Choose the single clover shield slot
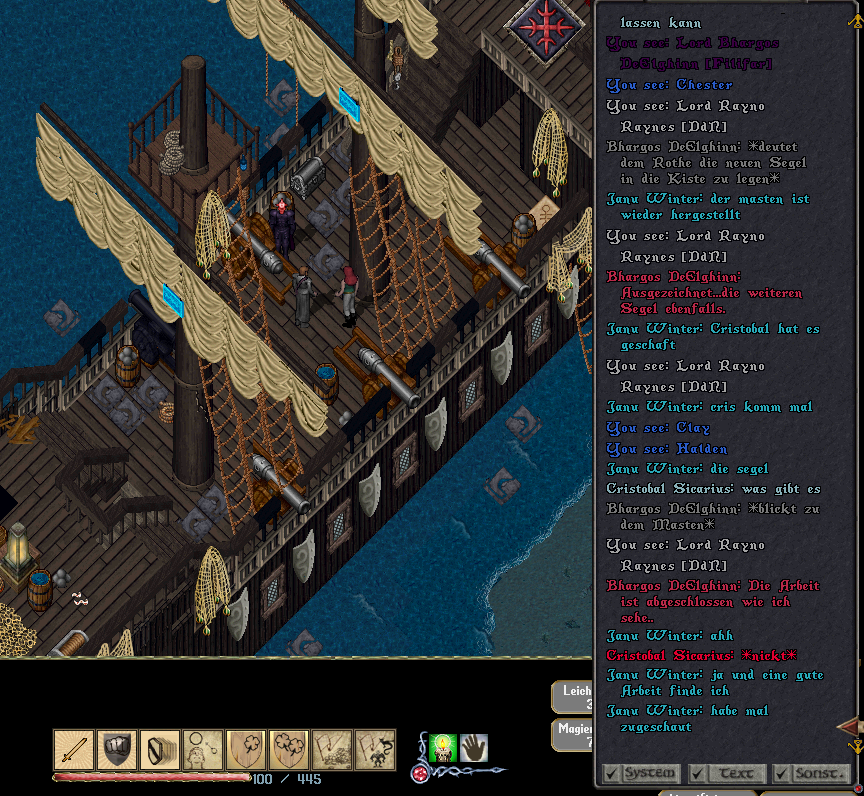Image resolution: width=864 pixels, height=796 pixels. point(246,750)
